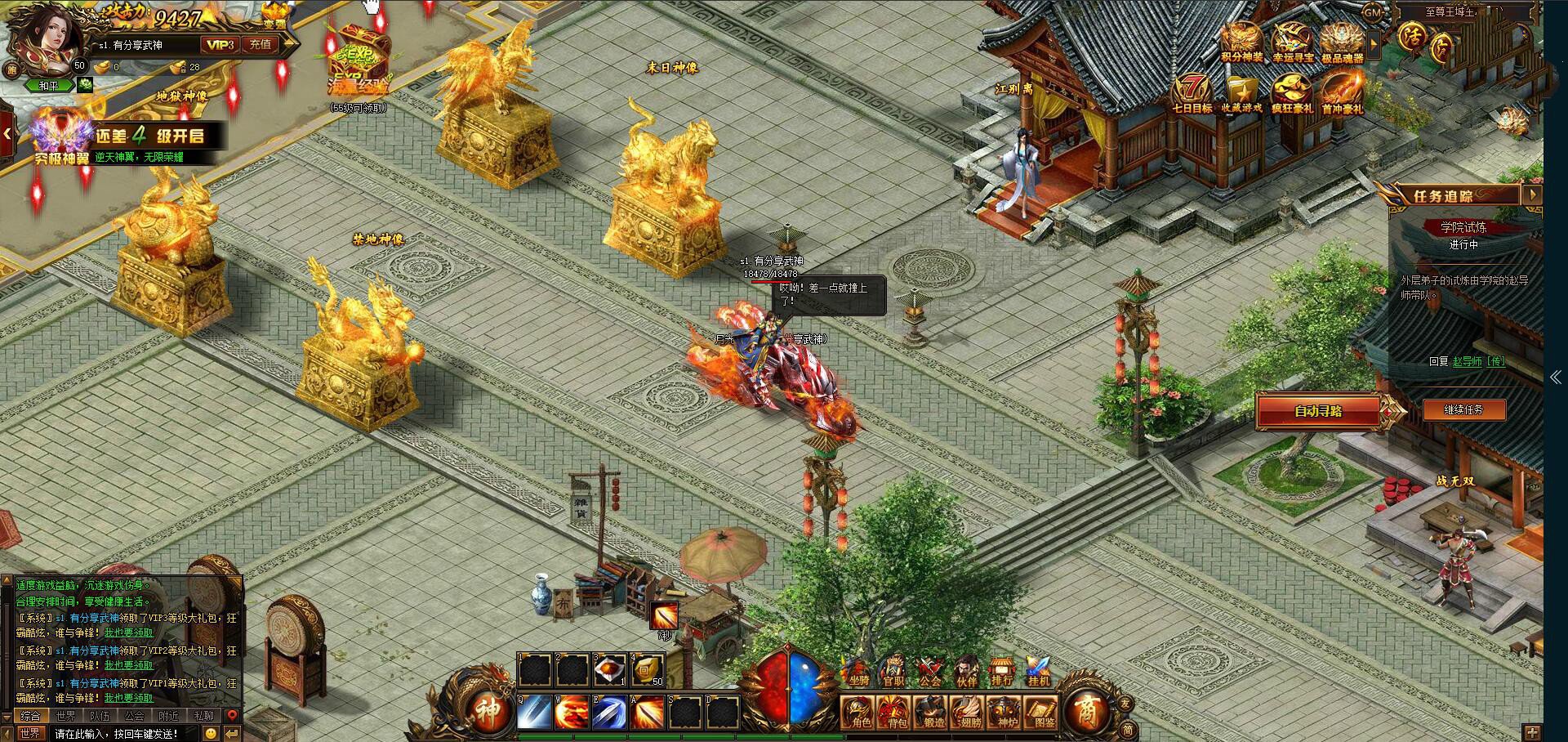
Task: Toggle the 和平 peace attack mode
Action: pos(48,86)
